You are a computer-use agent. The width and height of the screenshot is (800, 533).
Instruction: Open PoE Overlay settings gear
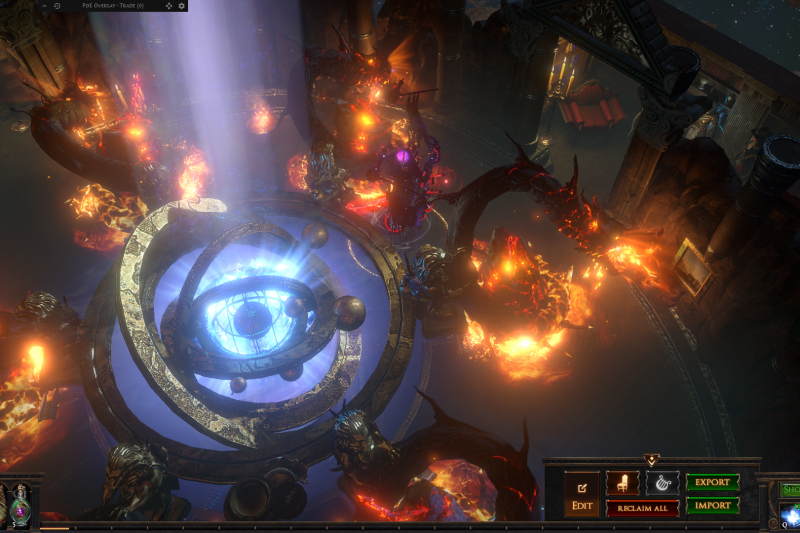coord(181,6)
